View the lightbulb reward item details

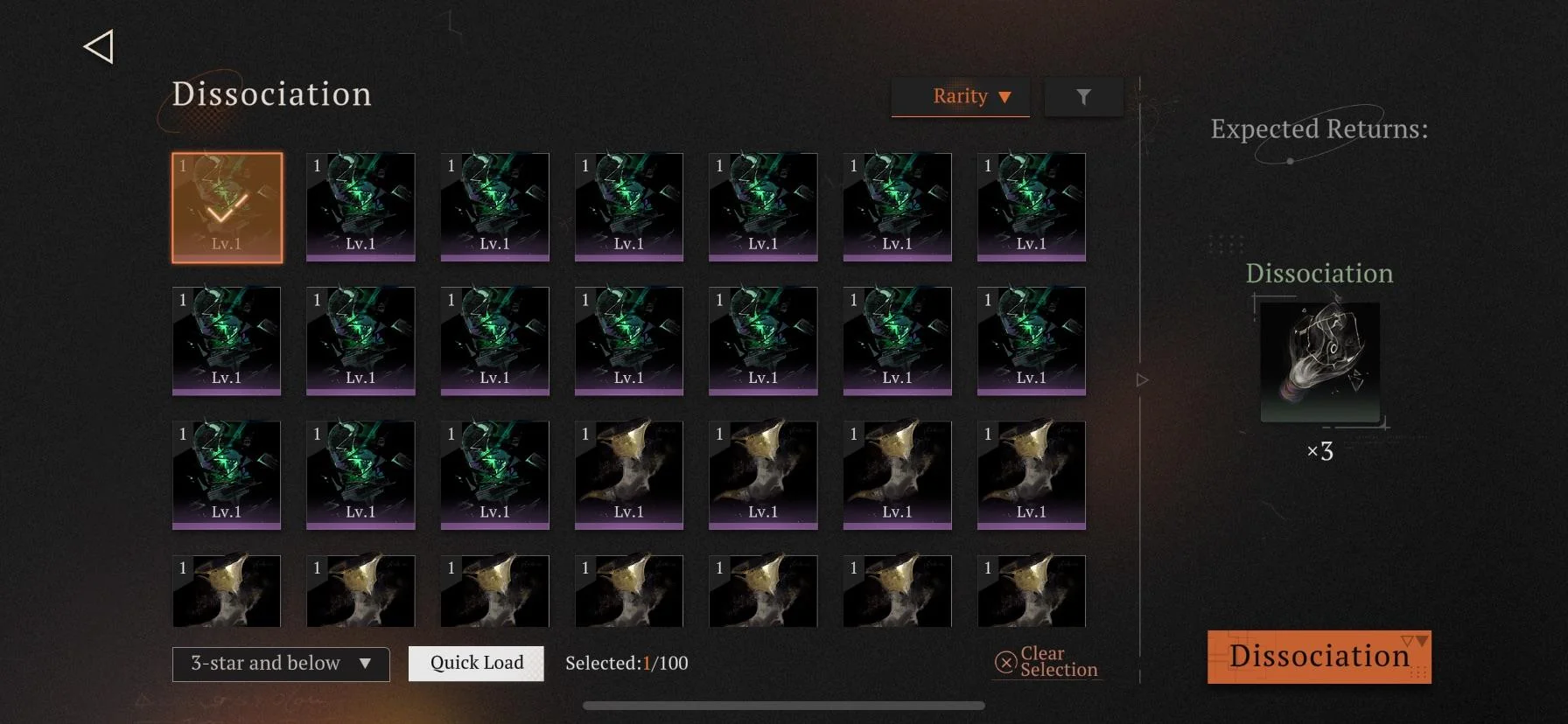pyautogui.click(x=1319, y=362)
